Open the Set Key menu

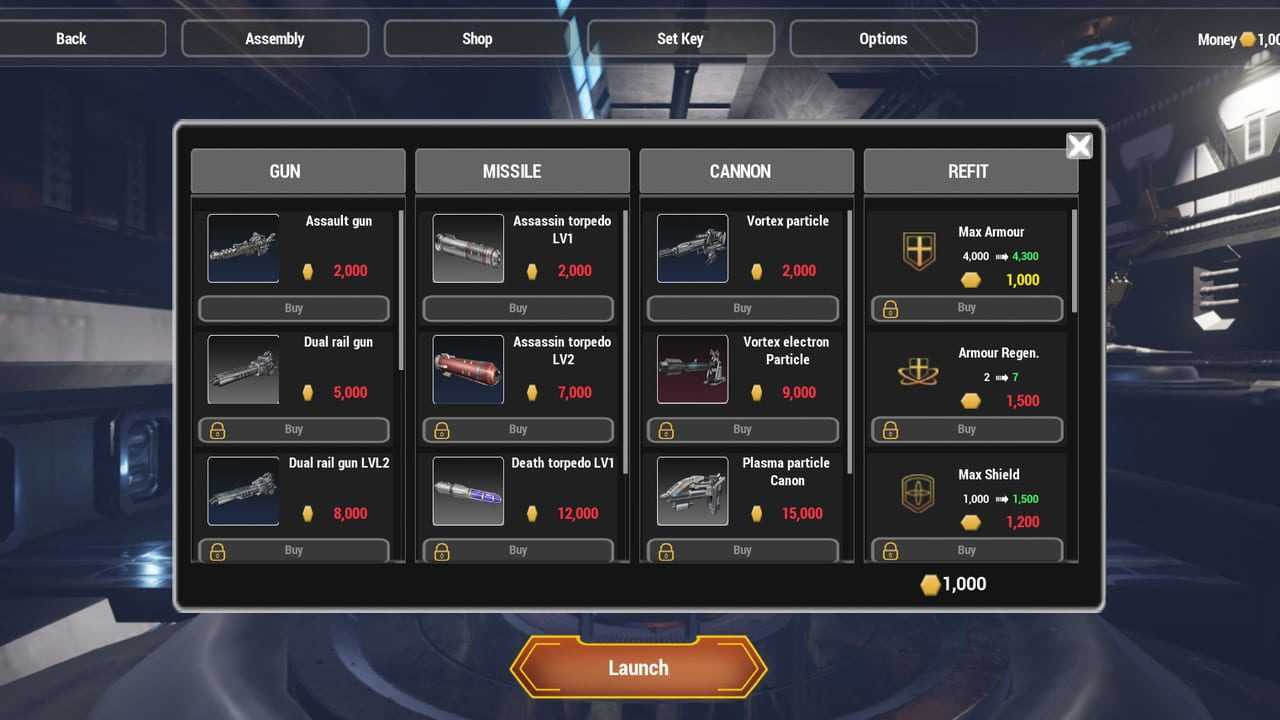coord(680,39)
